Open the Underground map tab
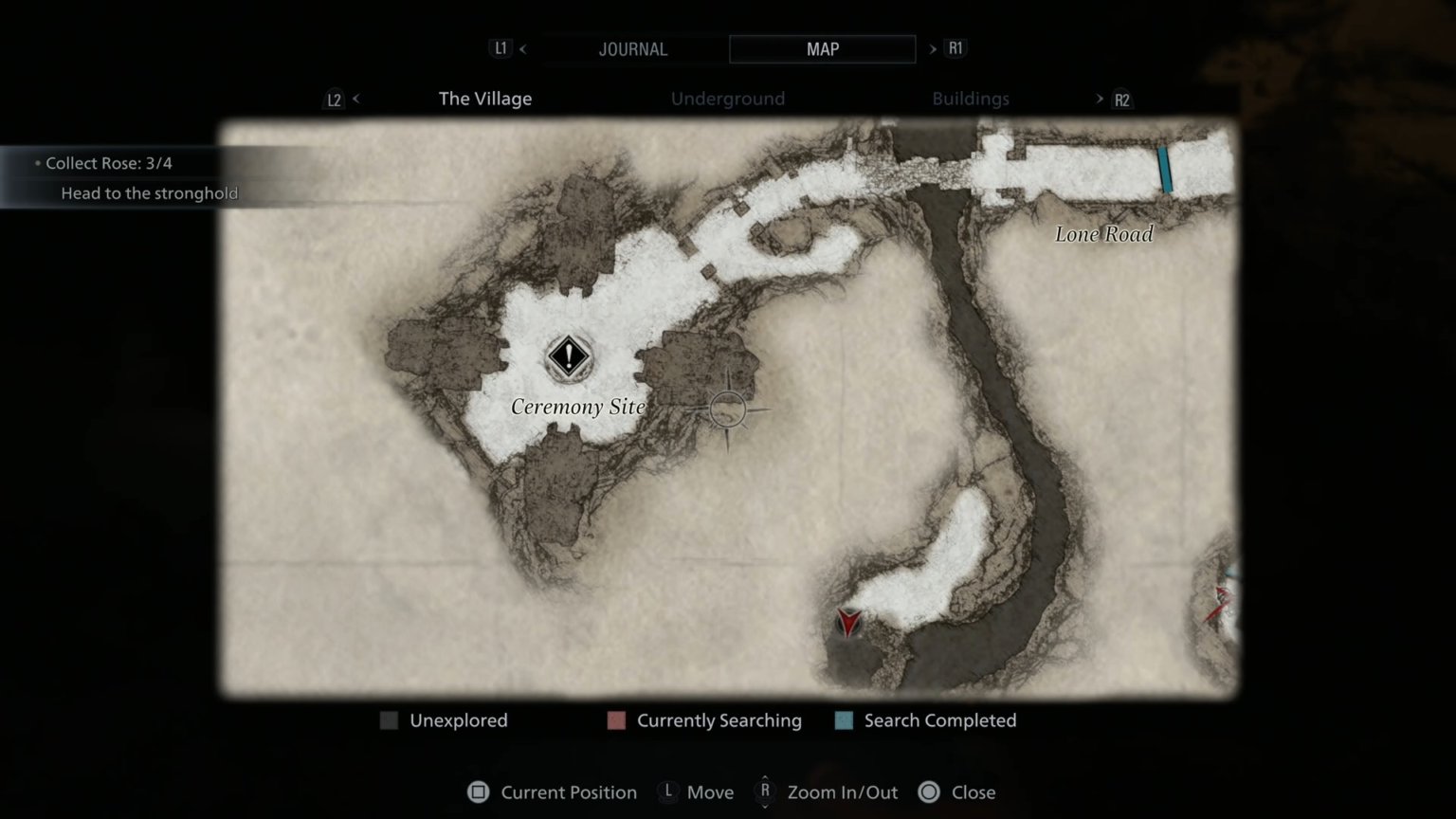The height and width of the screenshot is (819, 1456). click(x=728, y=98)
